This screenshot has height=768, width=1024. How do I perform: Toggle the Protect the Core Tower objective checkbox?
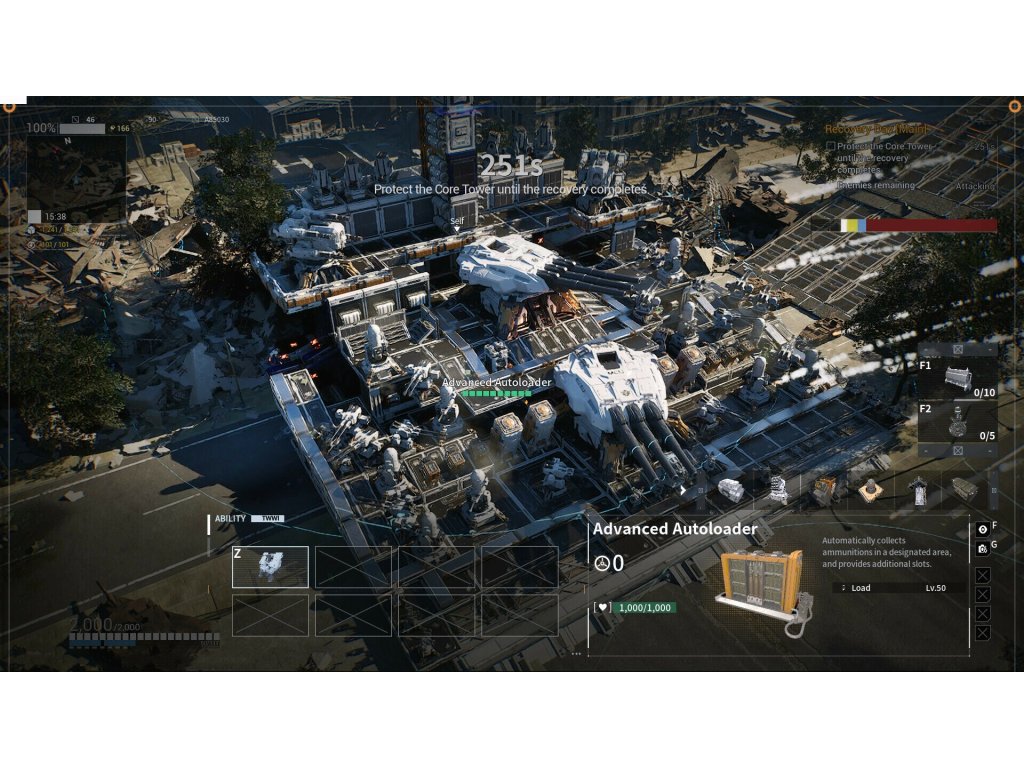click(x=831, y=147)
